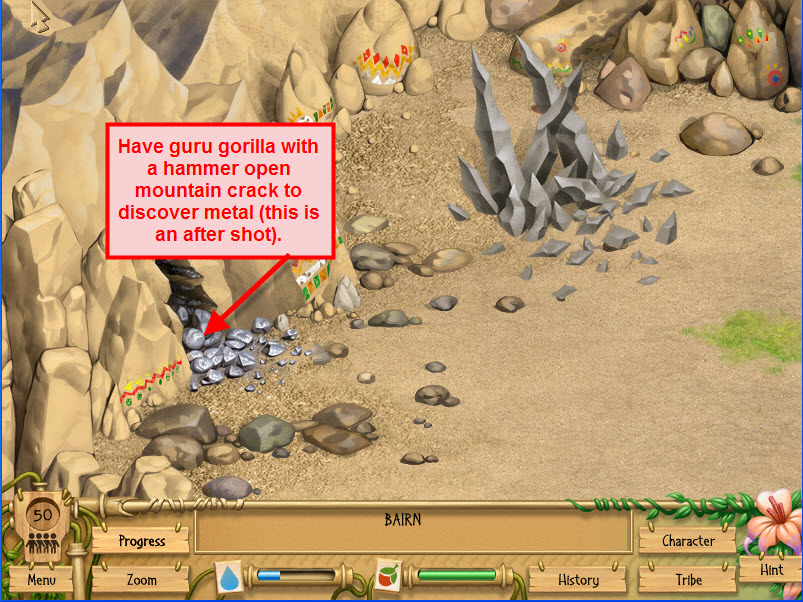Click the Zoom button
The image size is (803, 602).
[141, 579]
